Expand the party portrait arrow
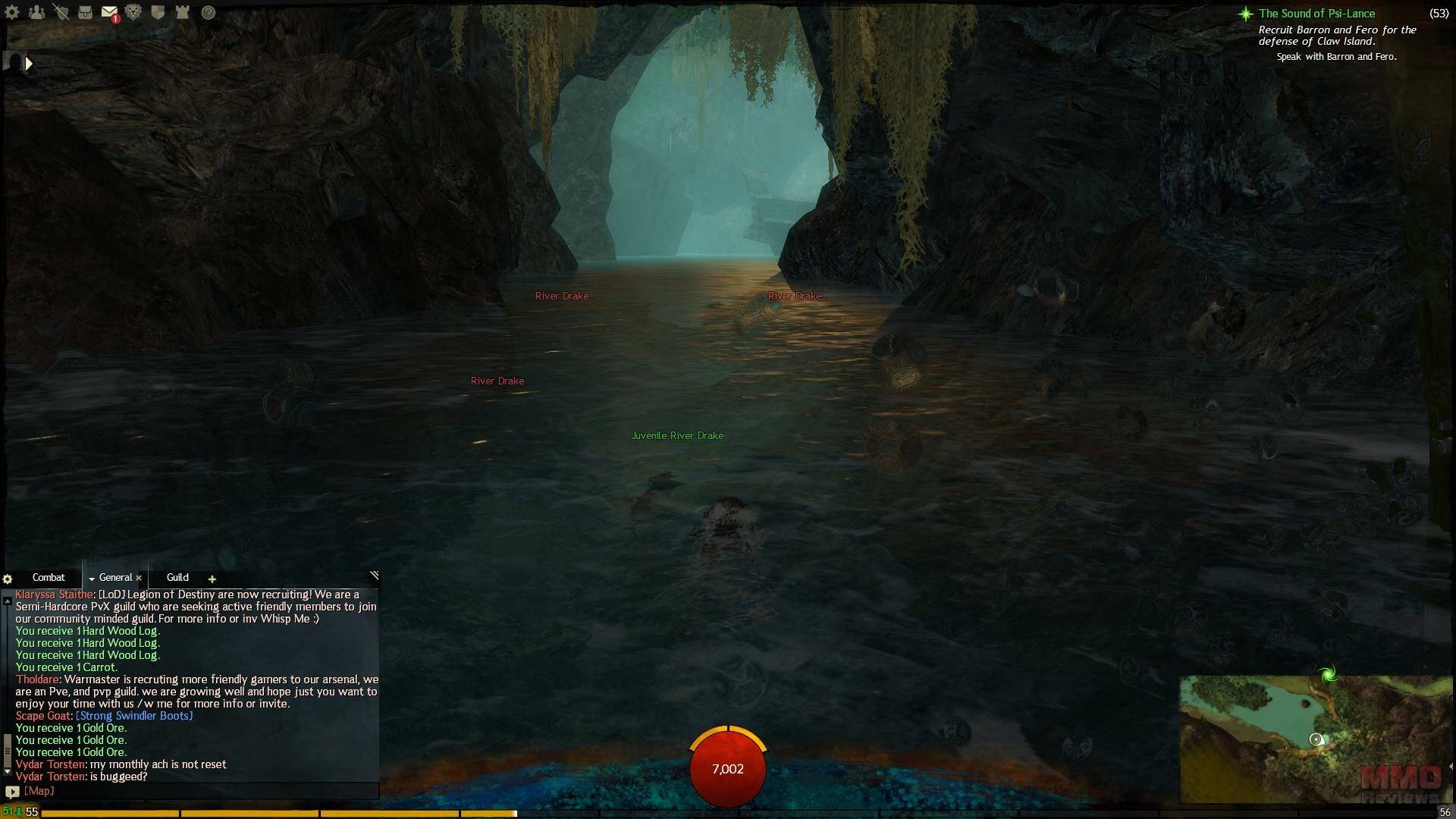 click(x=29, y=64)
